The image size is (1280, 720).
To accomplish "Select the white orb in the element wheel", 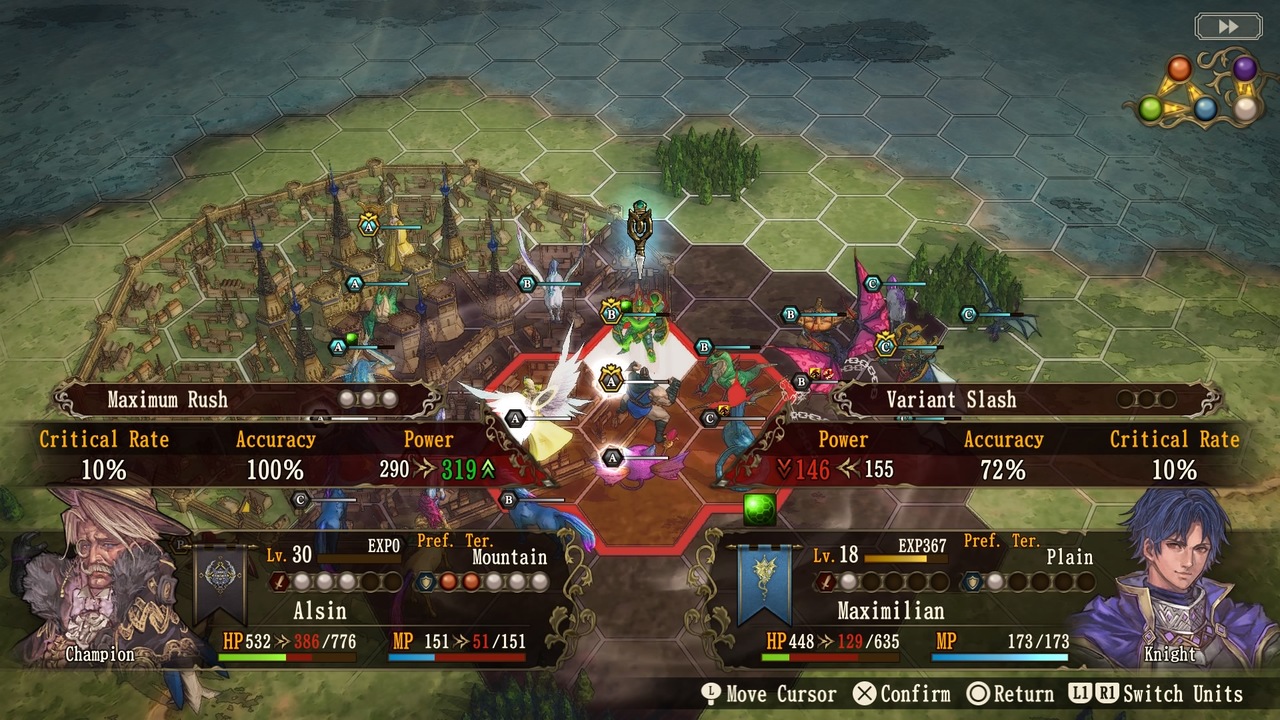I will 1245,110.
